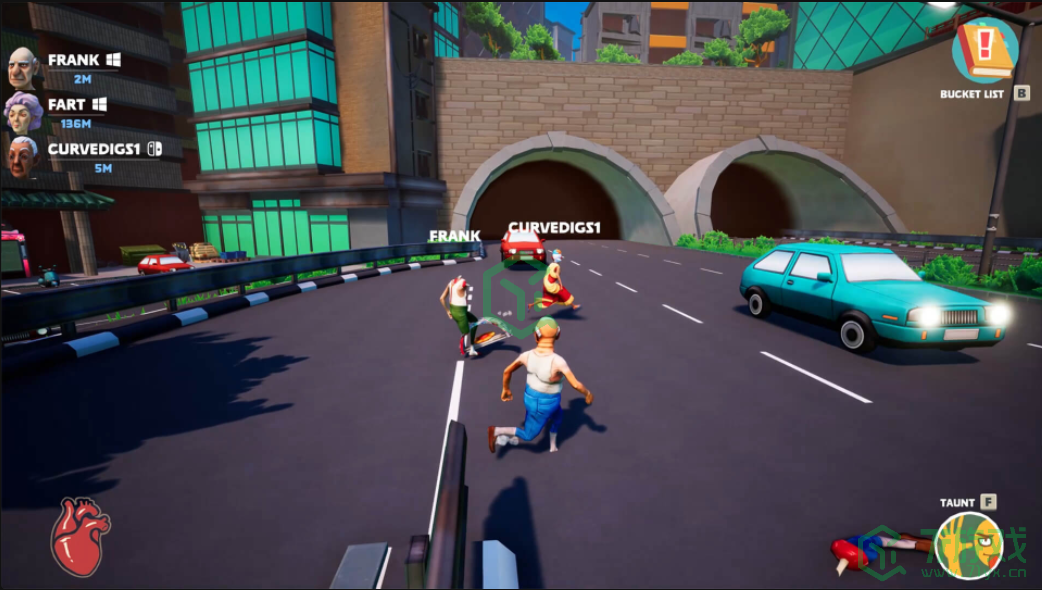Image resolution: width=1042 pixels, height=590 pixels.
Task: Activate the Taunt emote icon
Action: pos(967,545)
